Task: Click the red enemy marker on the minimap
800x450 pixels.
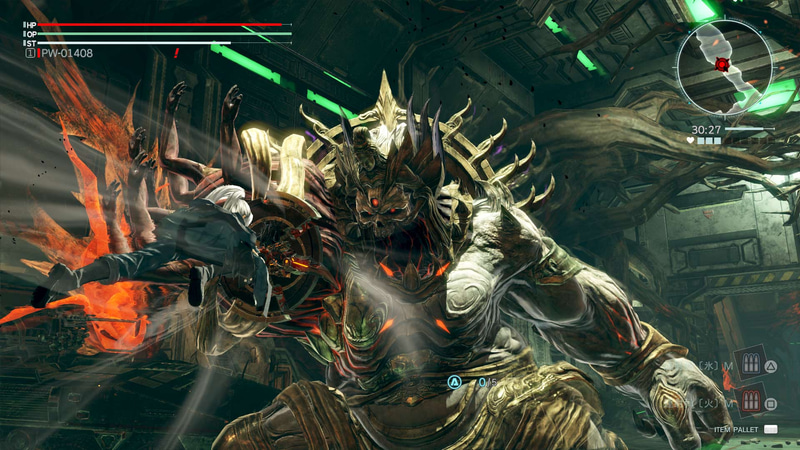Action: (722, 65)
